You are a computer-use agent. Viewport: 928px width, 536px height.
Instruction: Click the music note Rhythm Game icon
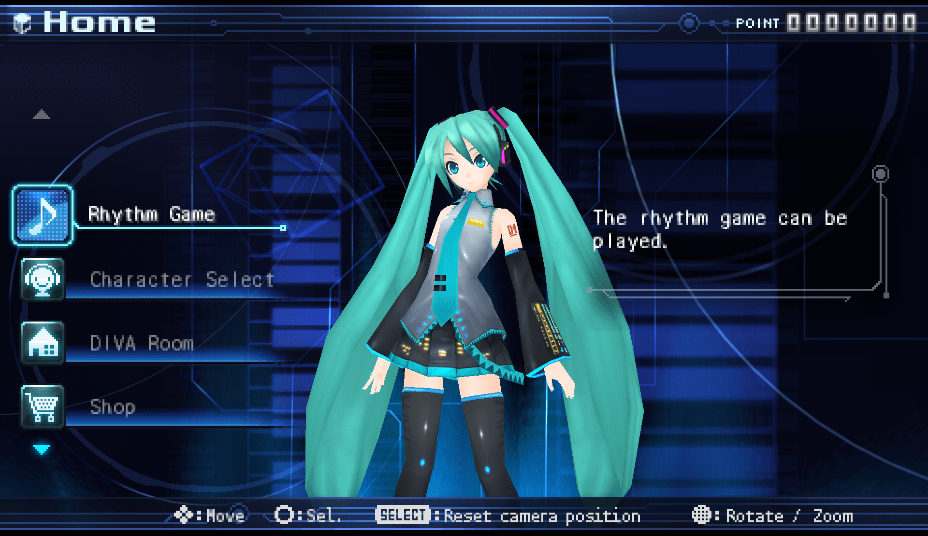point(42,215)
